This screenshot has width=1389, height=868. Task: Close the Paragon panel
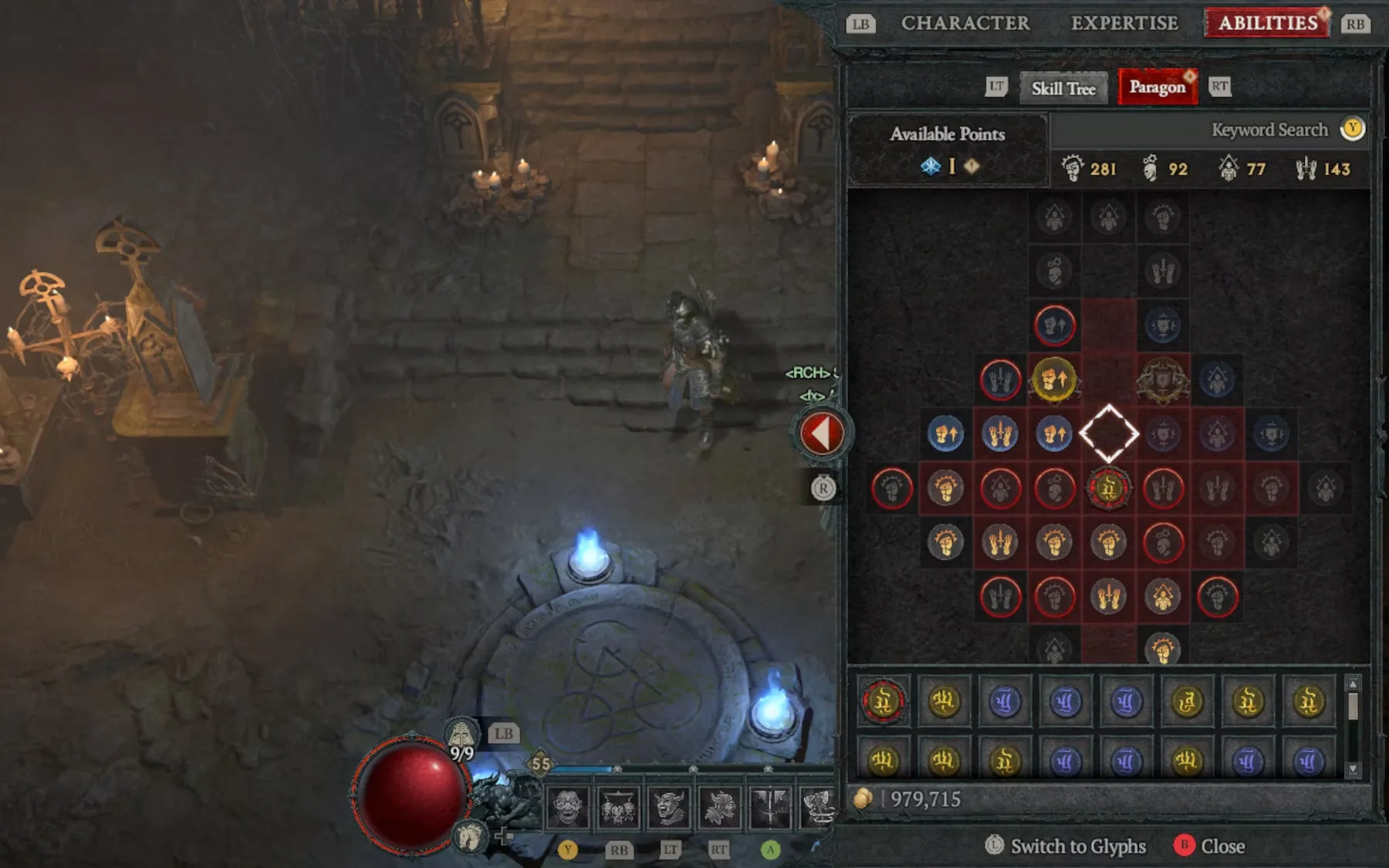click(x=1209, y=846)
